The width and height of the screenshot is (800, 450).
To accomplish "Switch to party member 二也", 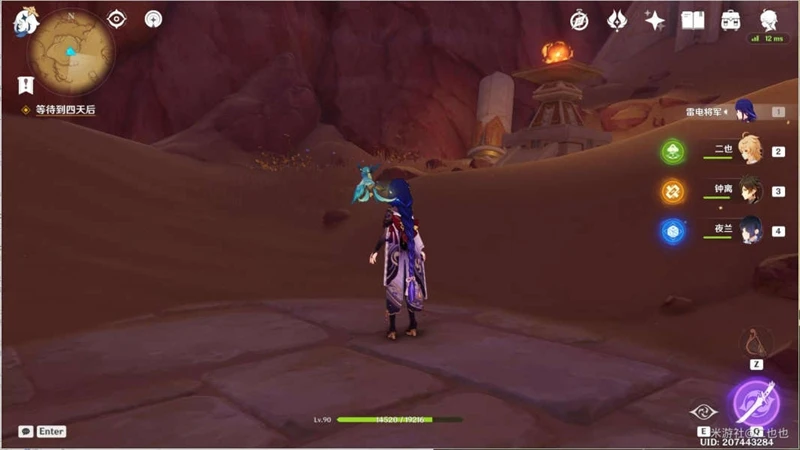I will pos(747,152).
